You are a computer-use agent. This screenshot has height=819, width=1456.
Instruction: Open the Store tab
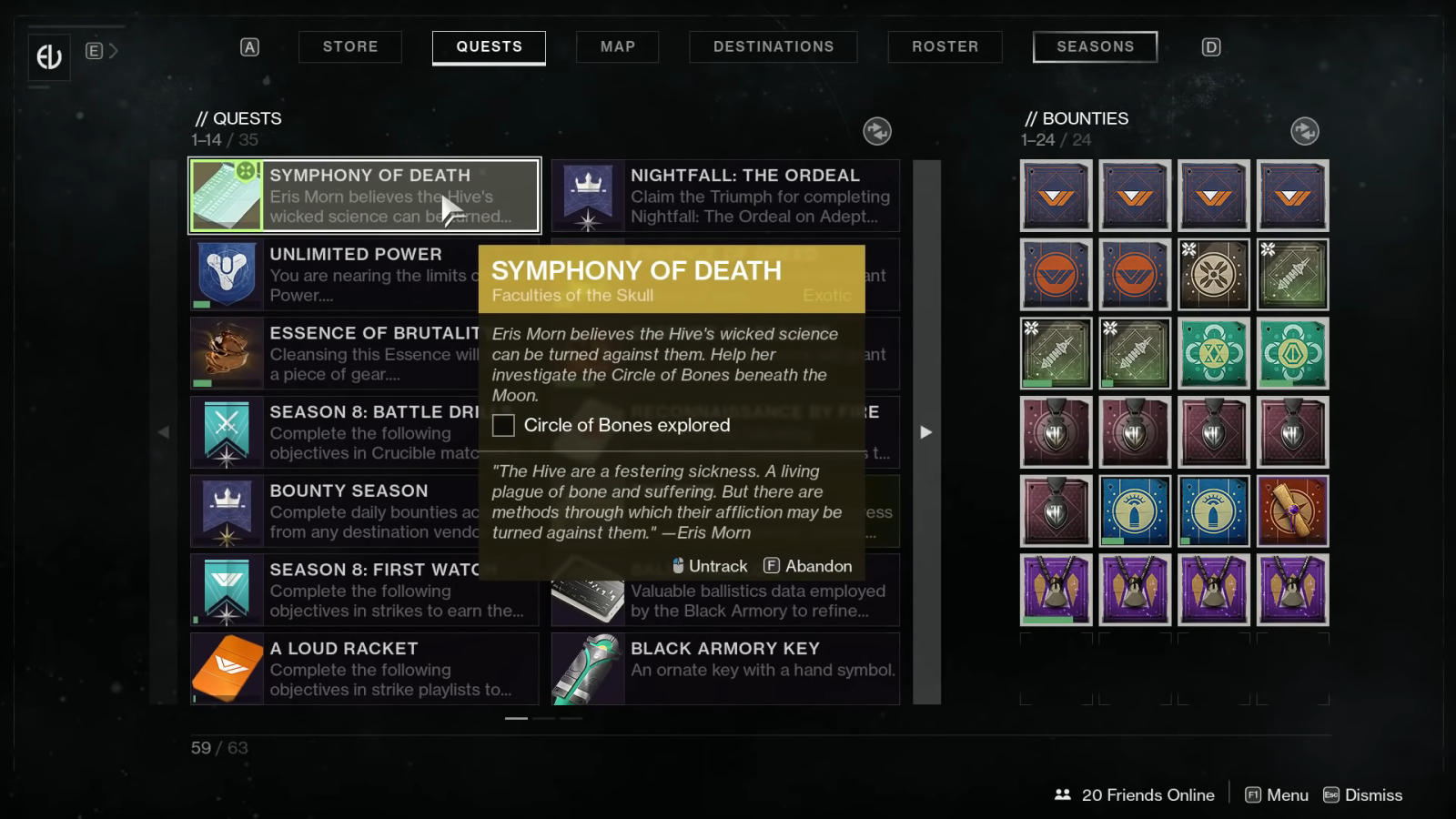pyautogui.click(x=350, y=46)
